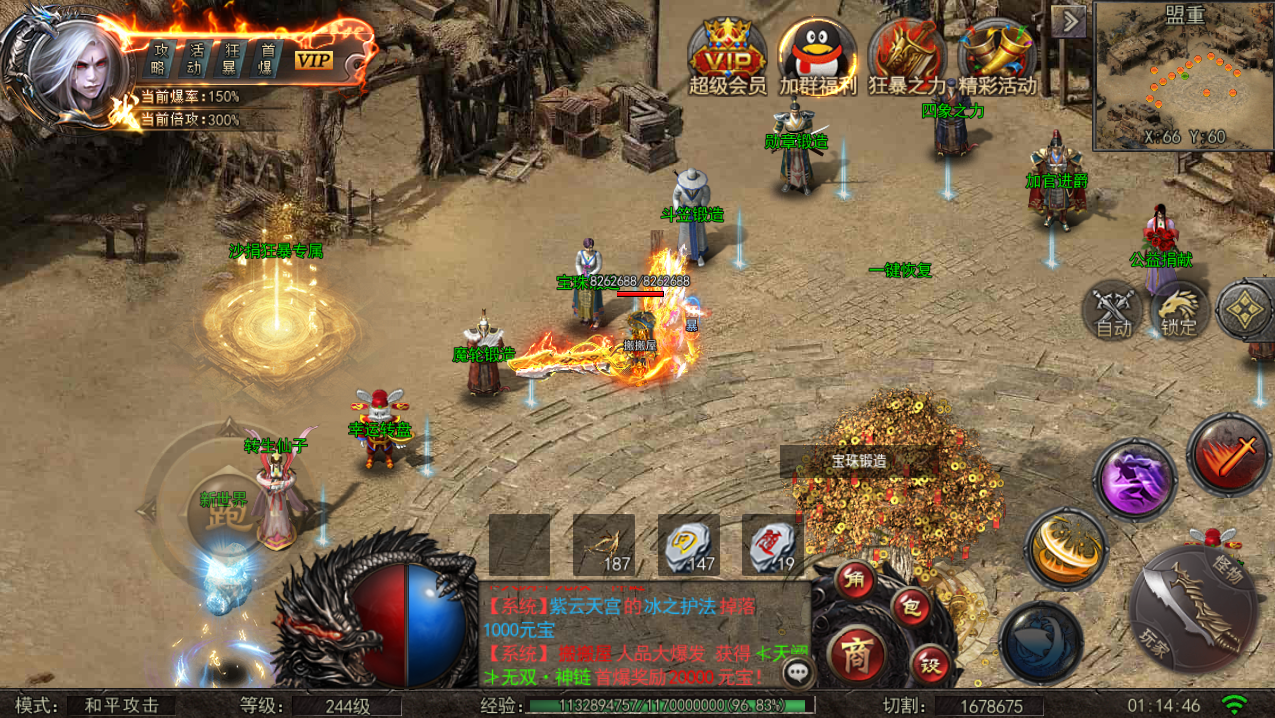Viewport: 1275px width, 718px height.
Task: Click the gold VIP badge by portrait
Action: [x=313, y=60]
